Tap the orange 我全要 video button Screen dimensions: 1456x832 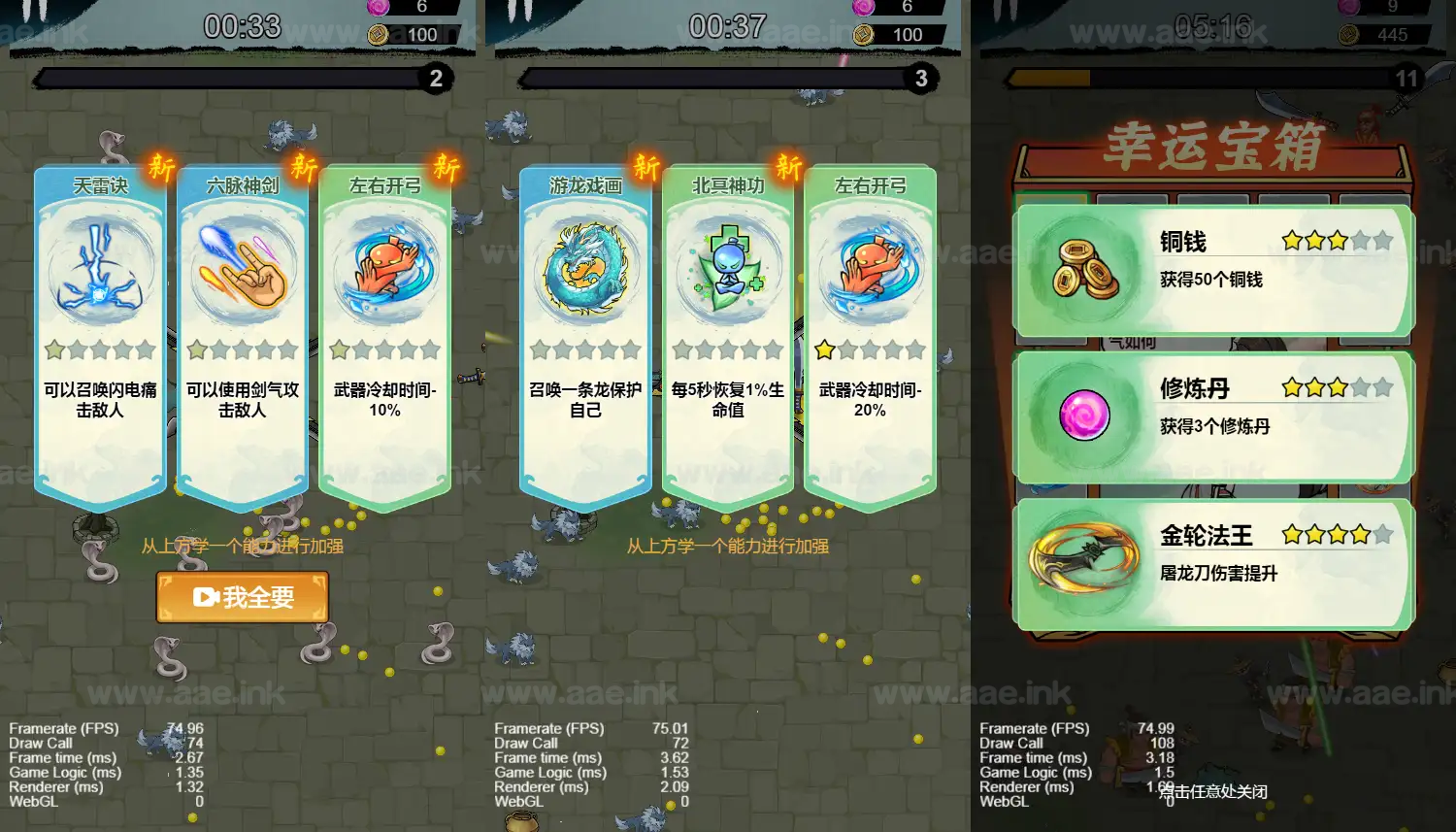coord(243,597)
